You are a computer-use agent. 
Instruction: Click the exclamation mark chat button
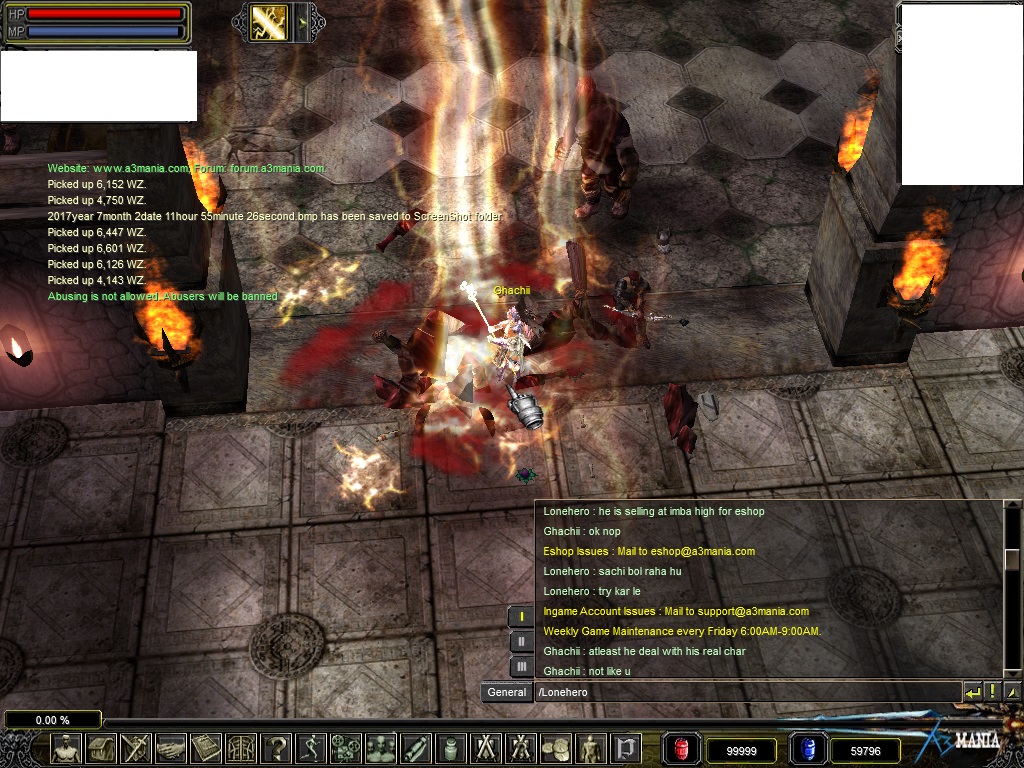992,692
